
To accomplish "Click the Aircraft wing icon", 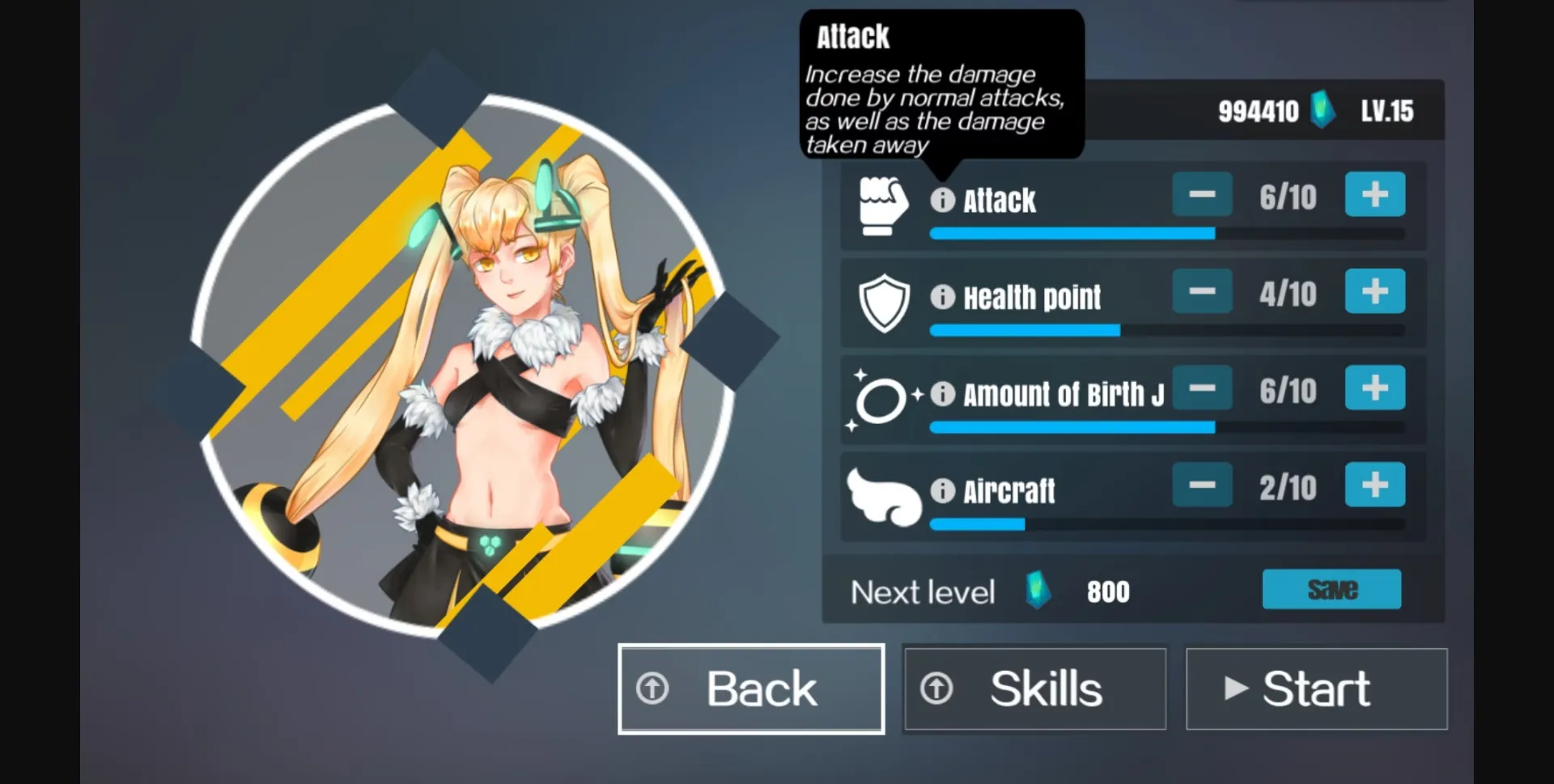I will click(882, 495).
